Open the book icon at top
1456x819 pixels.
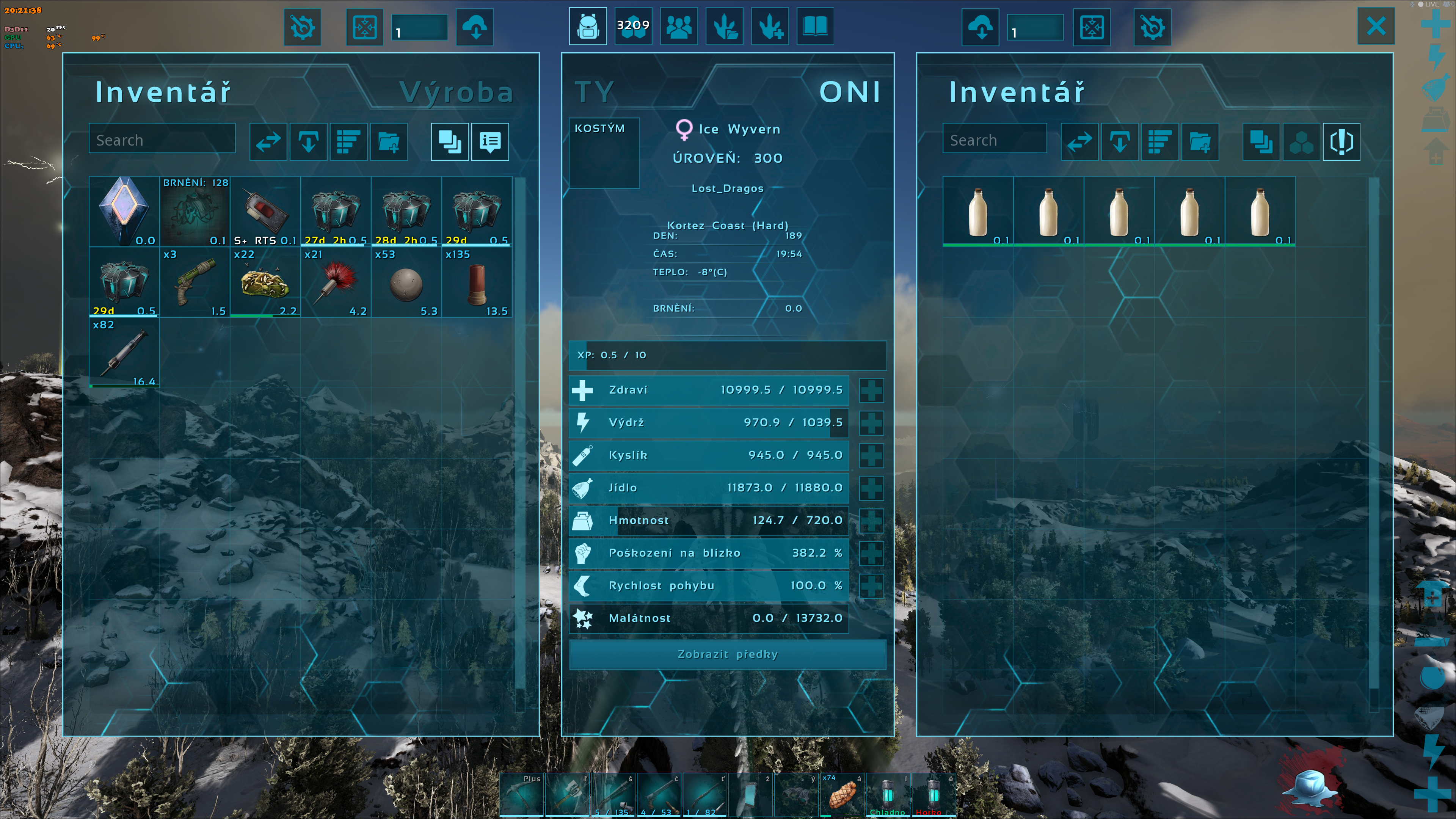point(814,26)
